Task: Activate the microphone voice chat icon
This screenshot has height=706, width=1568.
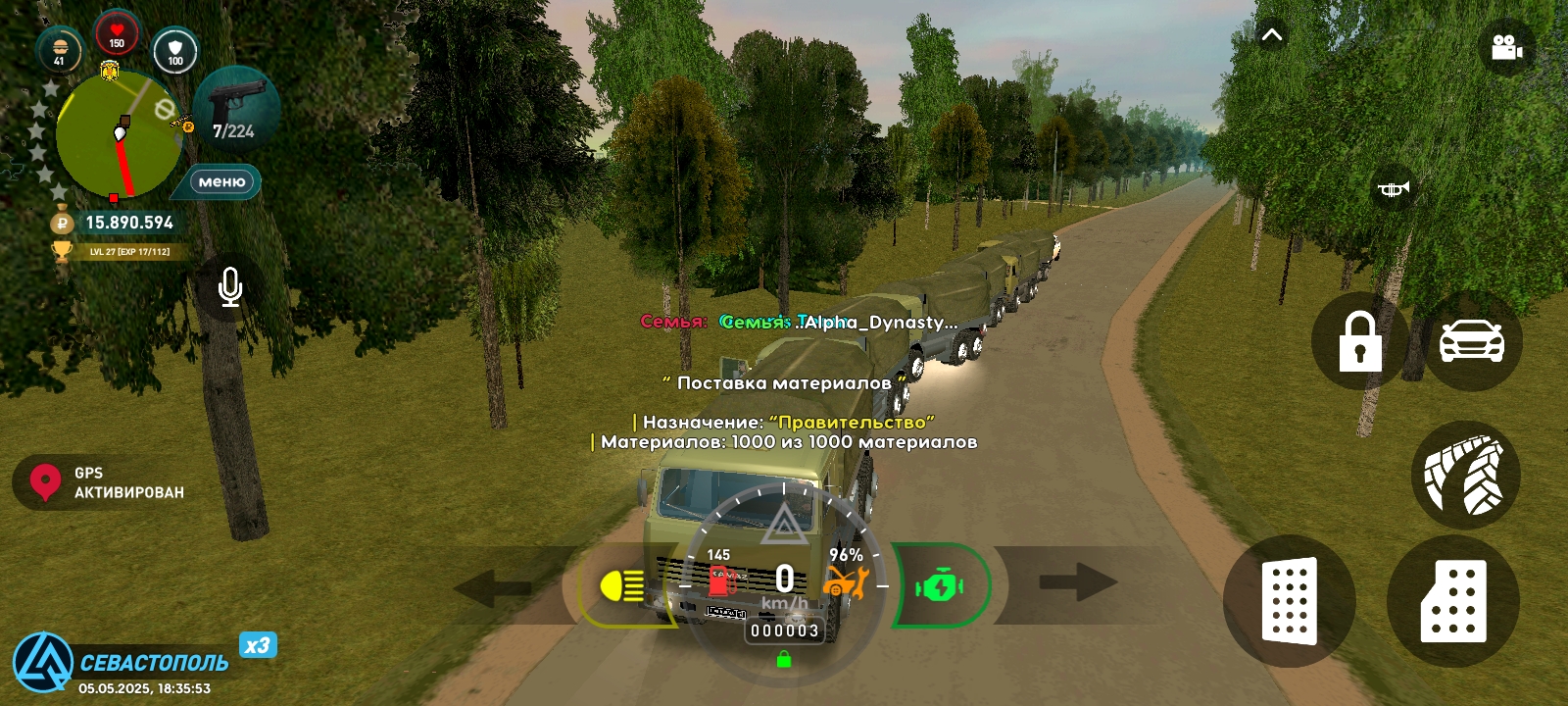Action: pyautogui.click(x=228, y=286)
